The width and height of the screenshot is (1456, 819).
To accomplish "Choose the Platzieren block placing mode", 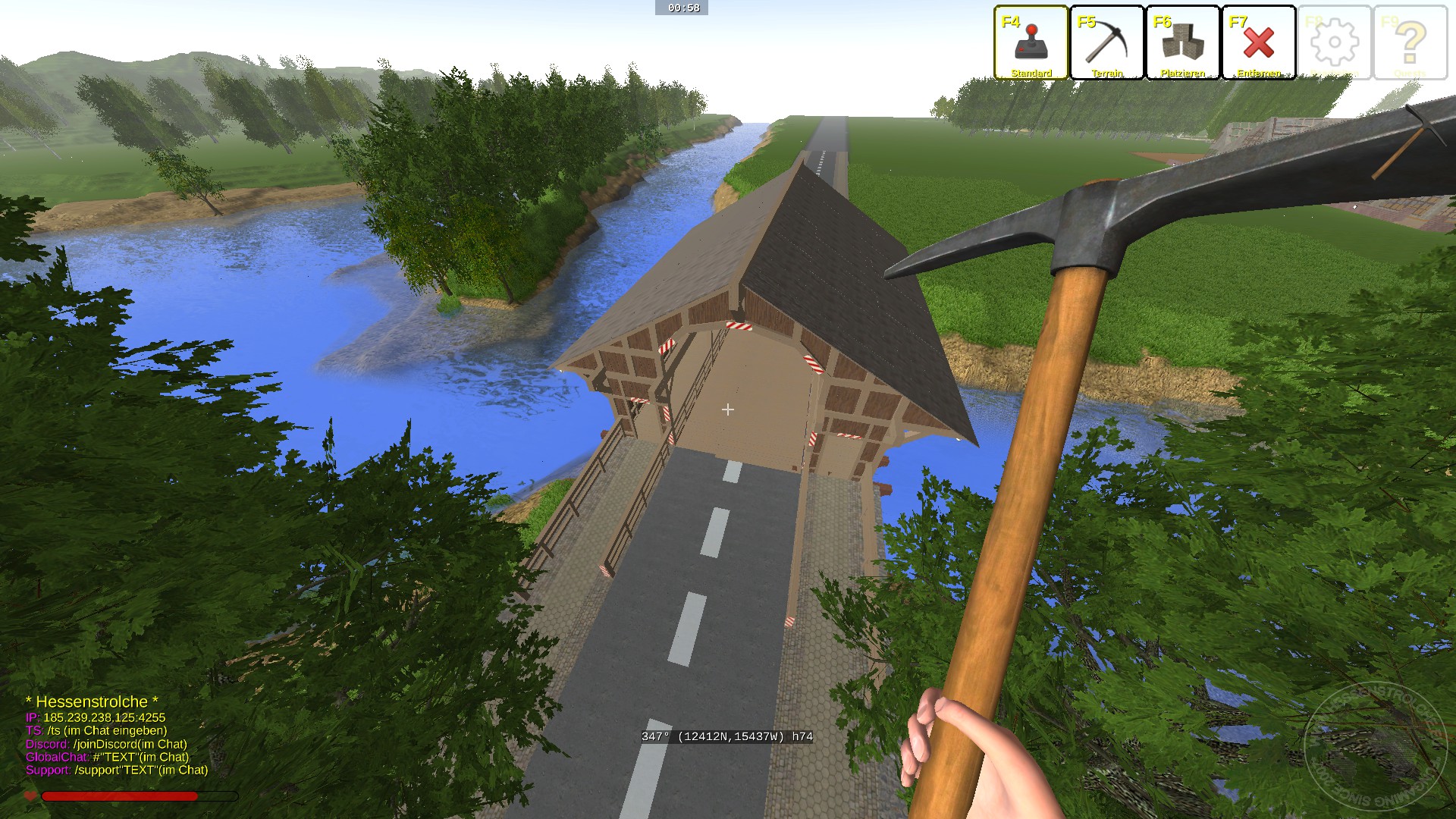I will point(1182,42).
